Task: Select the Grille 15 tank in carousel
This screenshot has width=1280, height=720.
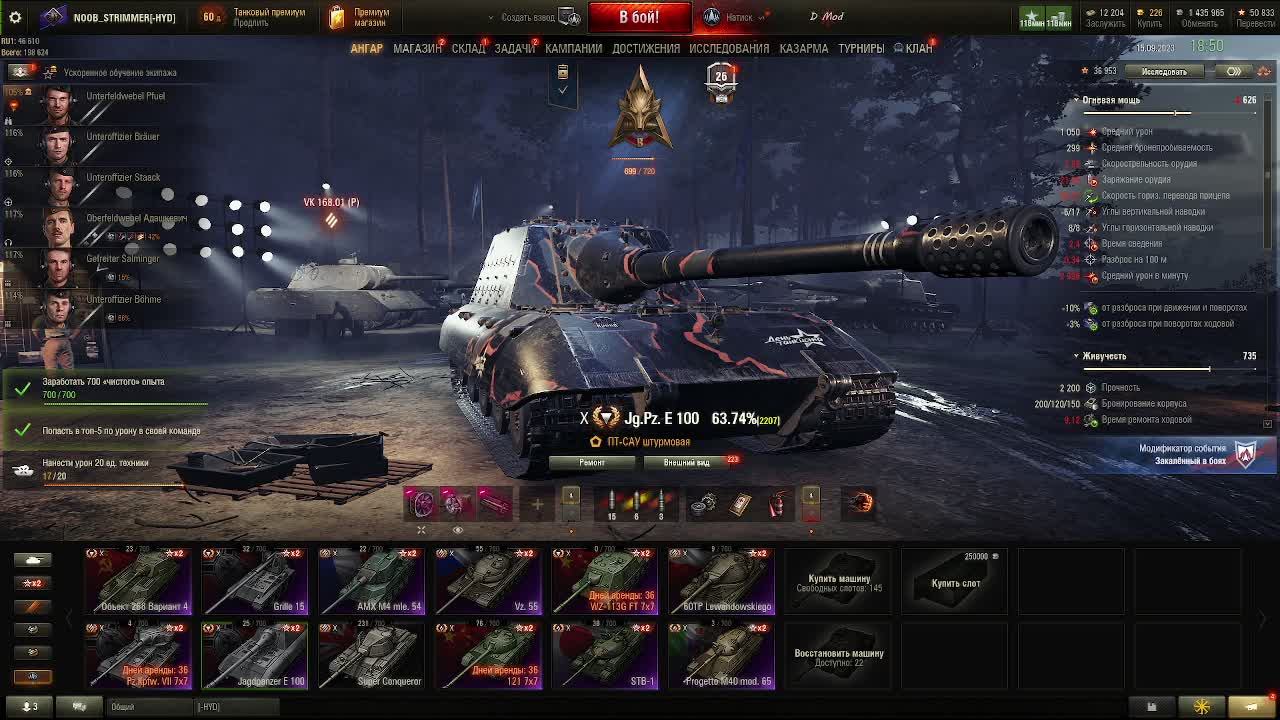Action: (254, 581)
